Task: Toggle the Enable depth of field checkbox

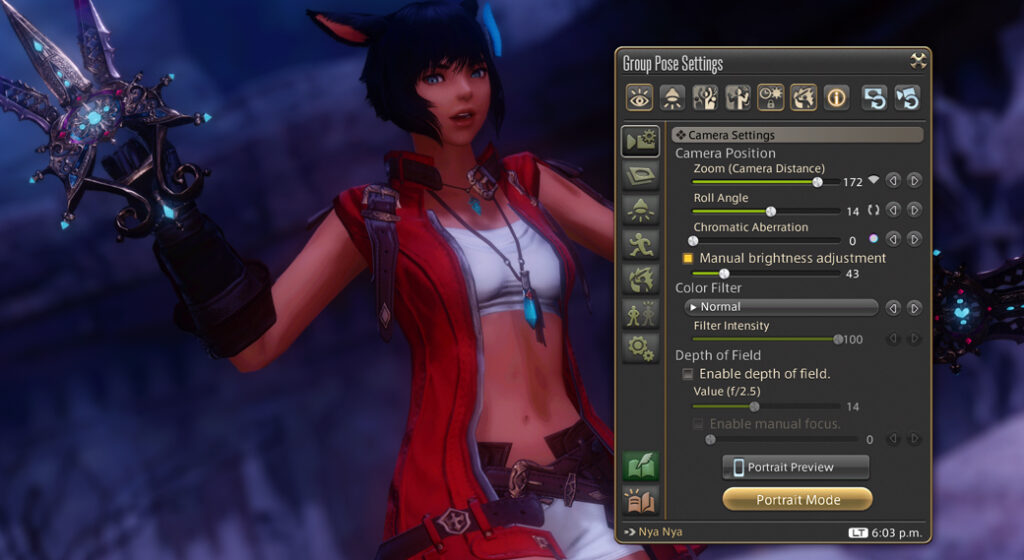Action: pos(687,374)
